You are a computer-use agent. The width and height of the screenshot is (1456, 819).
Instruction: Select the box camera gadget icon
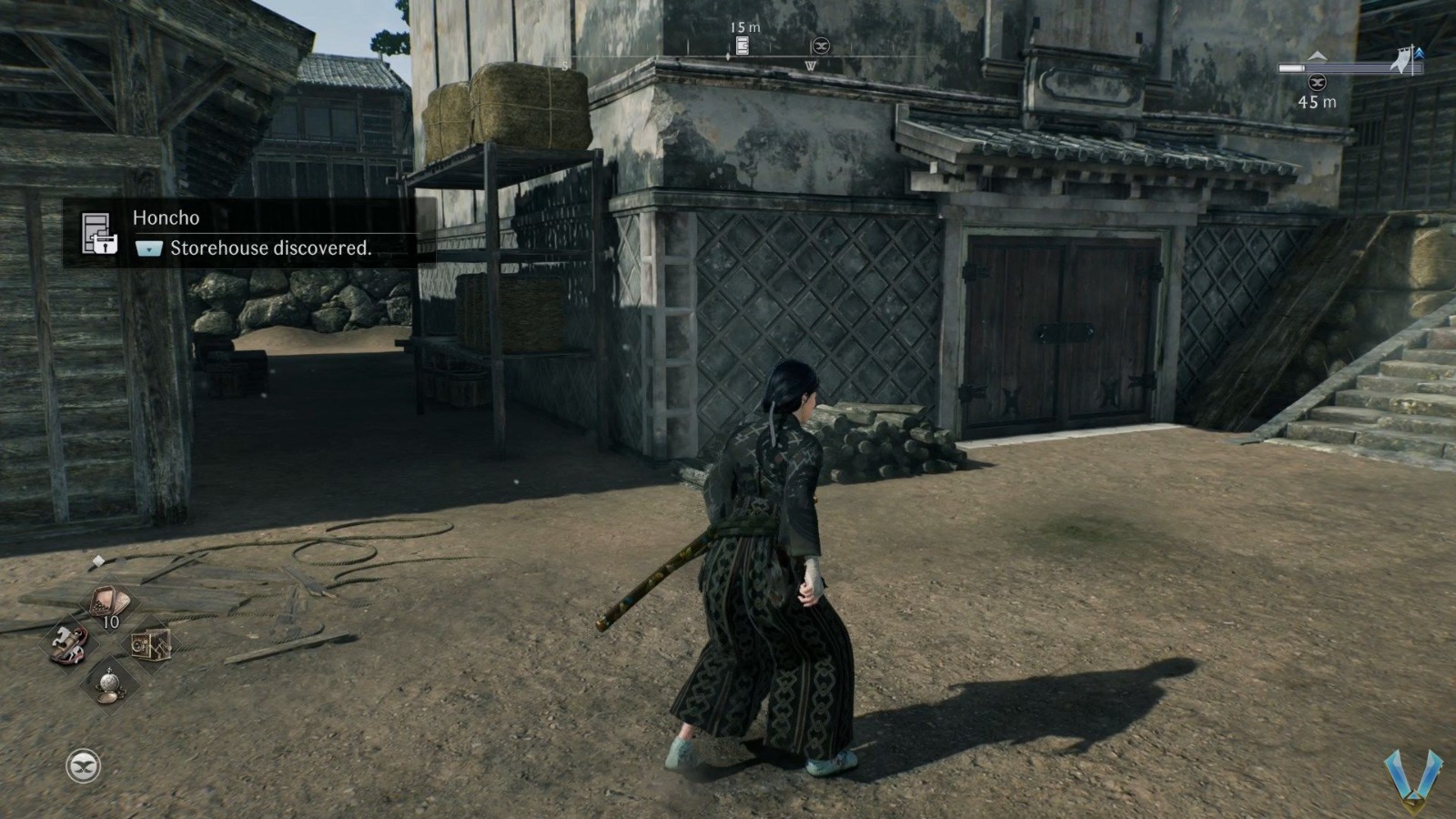[151, 645]
